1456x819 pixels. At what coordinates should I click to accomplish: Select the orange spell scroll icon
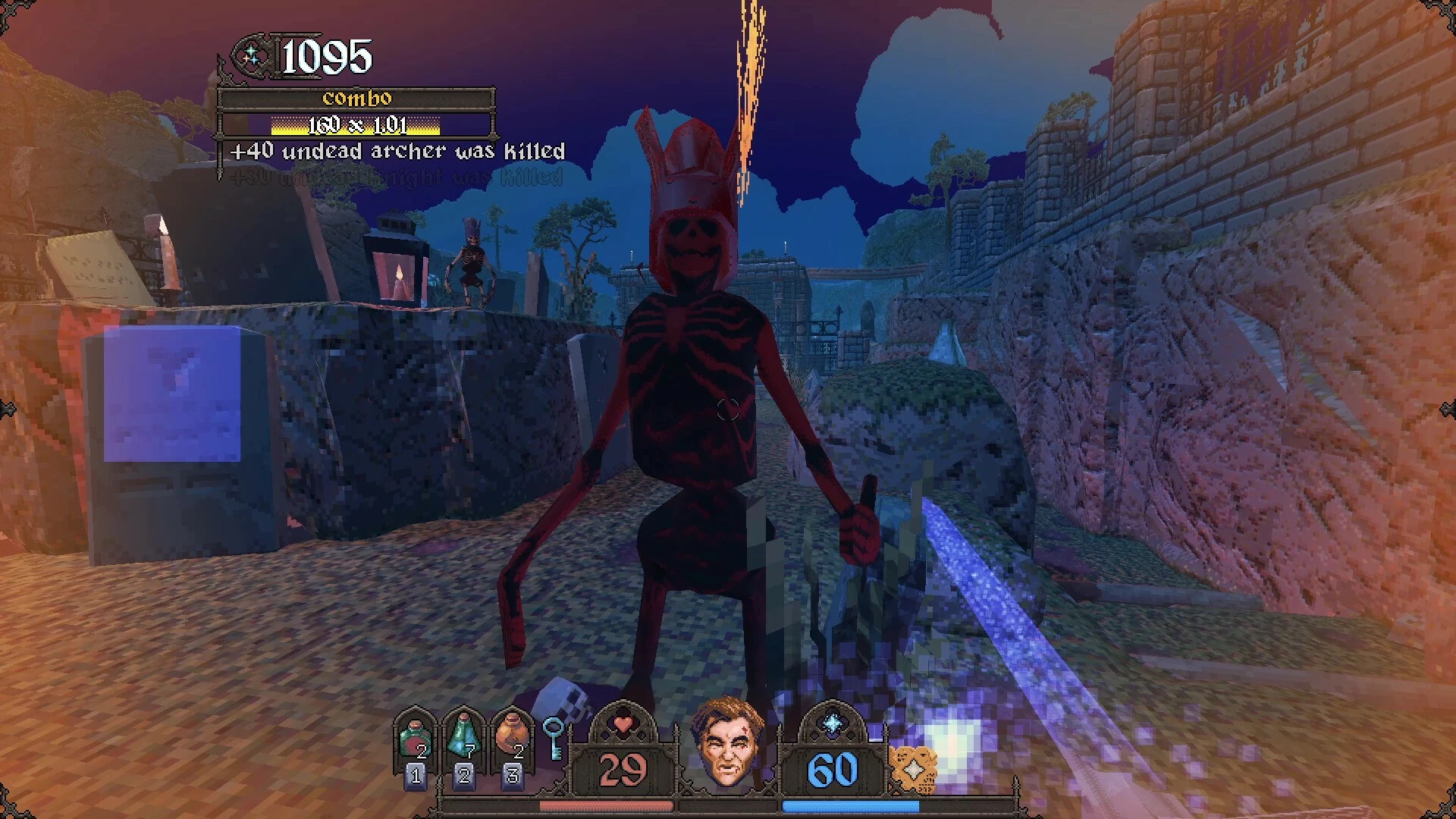click(x=912, y=769)
